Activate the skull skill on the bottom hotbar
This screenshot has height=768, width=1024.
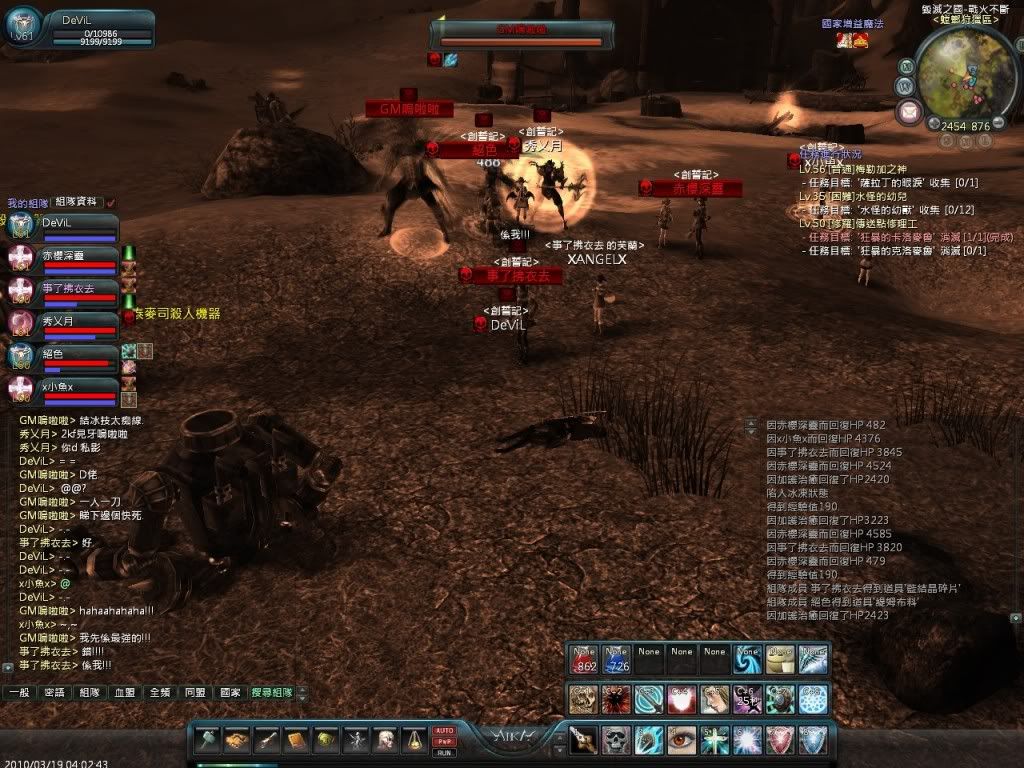click(616, 740)
